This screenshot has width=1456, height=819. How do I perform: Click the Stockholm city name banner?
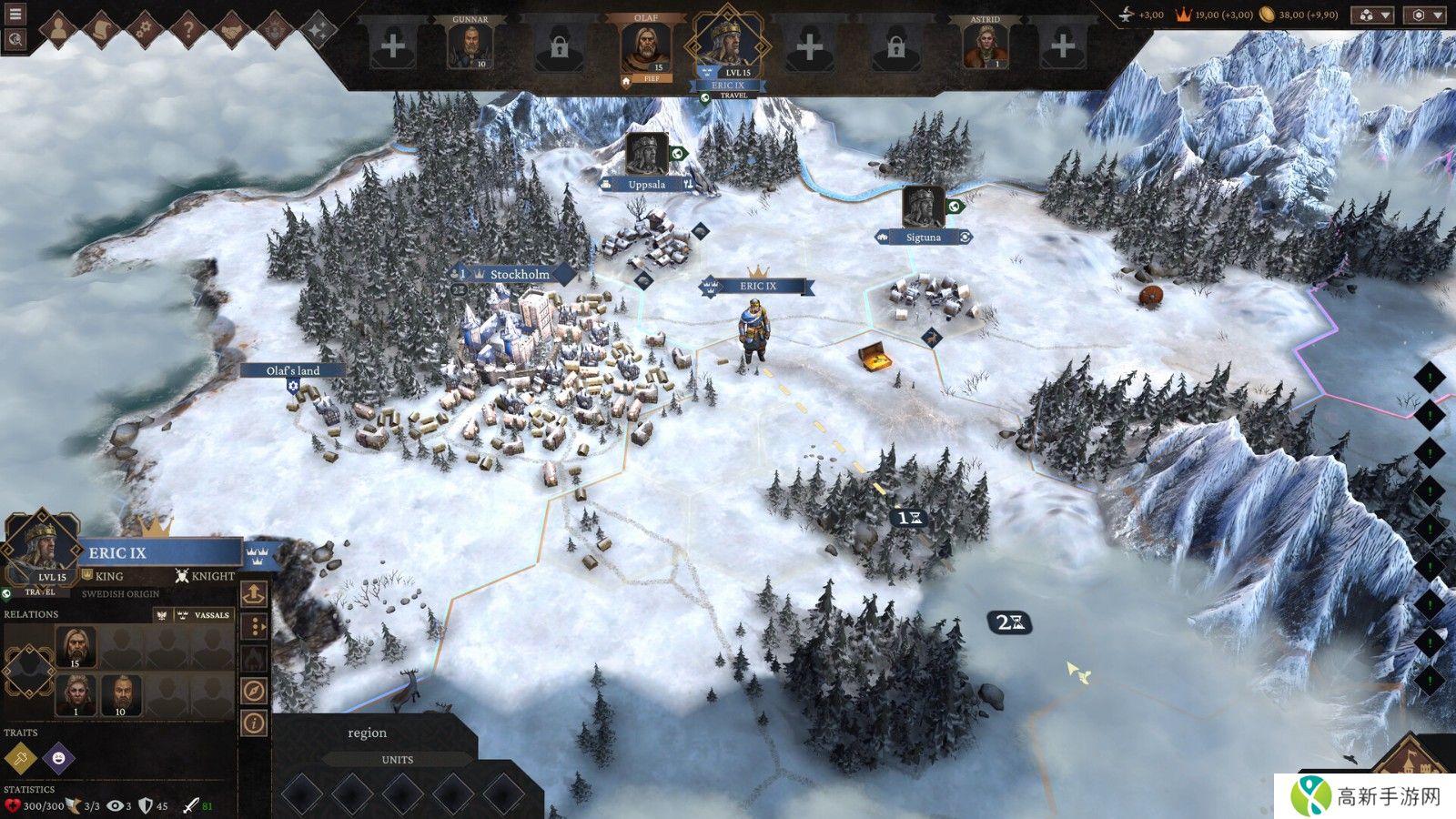[x=519, y=274]
